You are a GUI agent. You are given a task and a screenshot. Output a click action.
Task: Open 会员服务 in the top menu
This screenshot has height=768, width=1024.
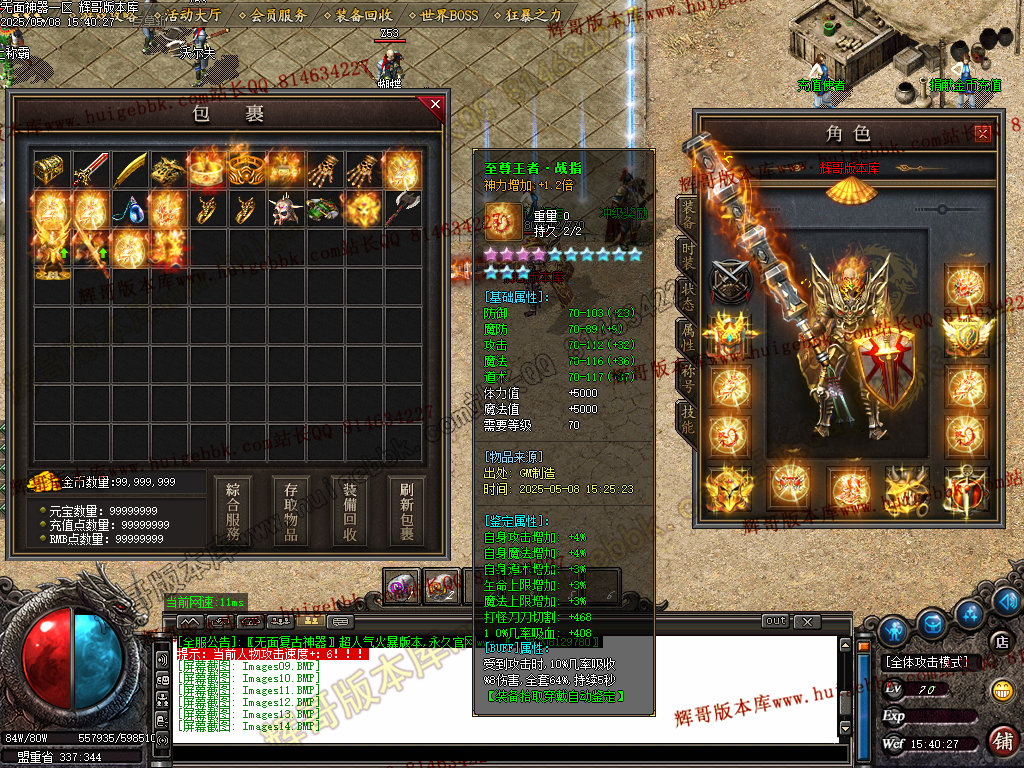pos(279,15)
